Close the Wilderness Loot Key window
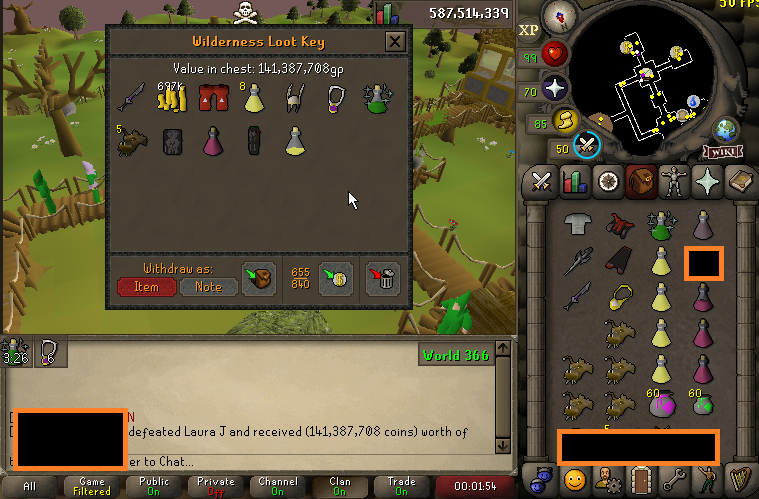Screen dimensions: 759x499 (x=395, y=42)
